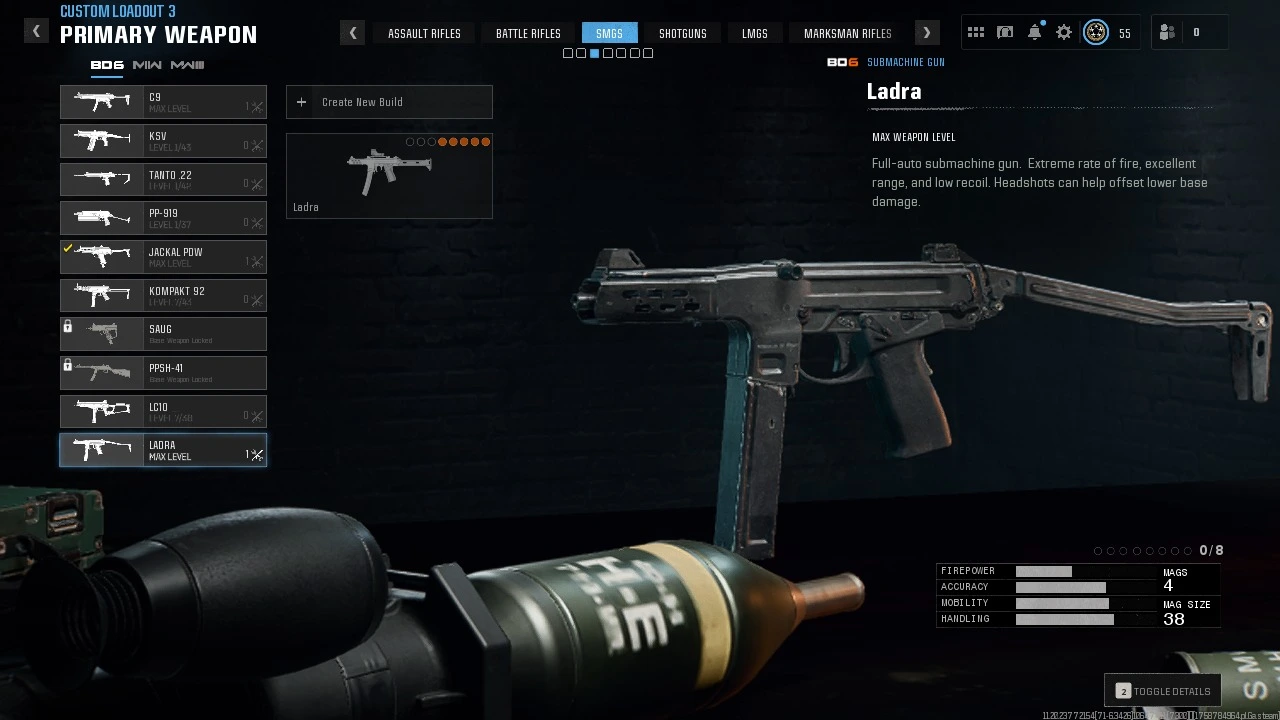Pick the Kompakt 92 weapon

click(163, 296)
